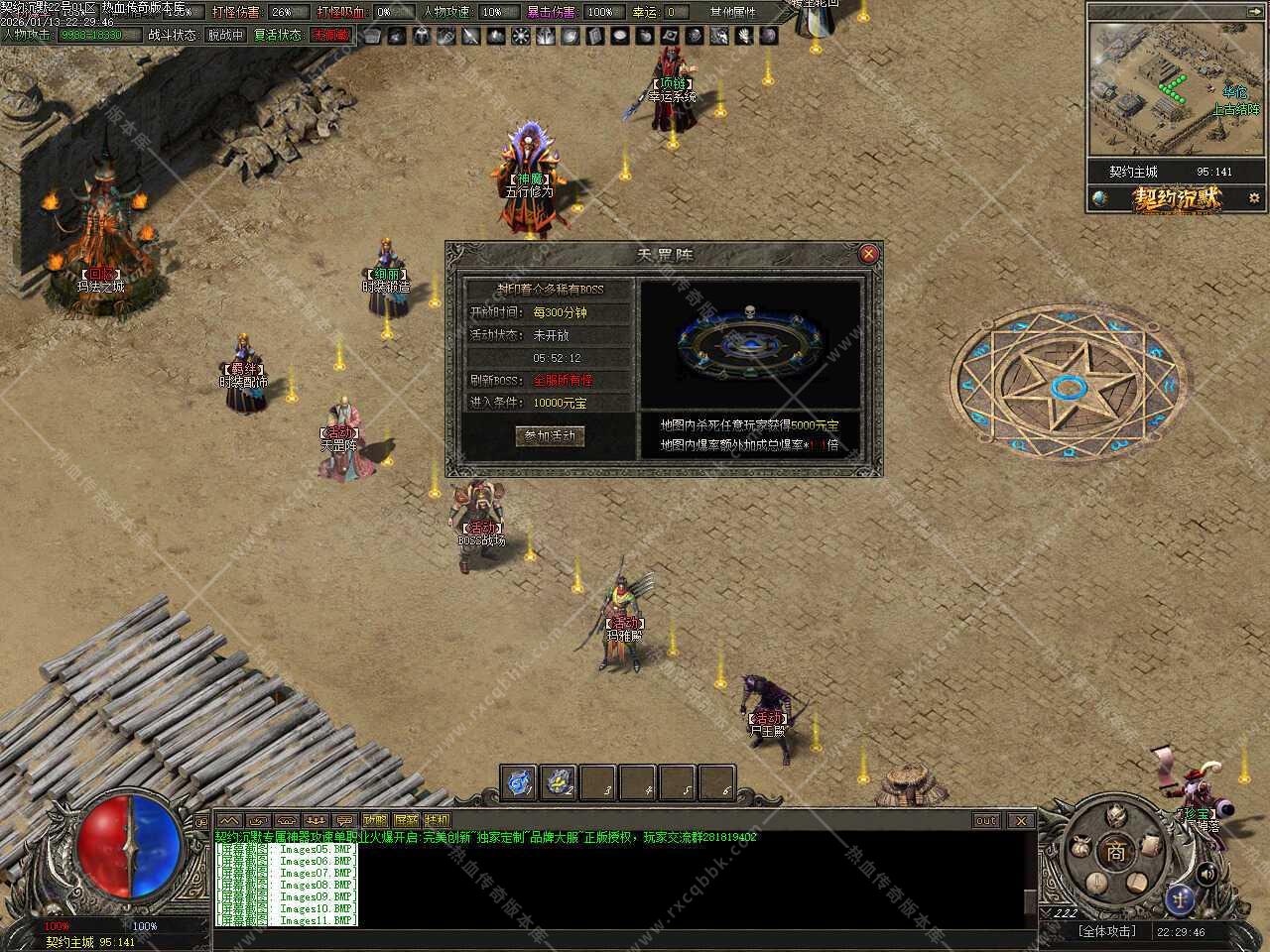
Task: Click the 'out' button on chat panel
Action: [x=985, y=820]
